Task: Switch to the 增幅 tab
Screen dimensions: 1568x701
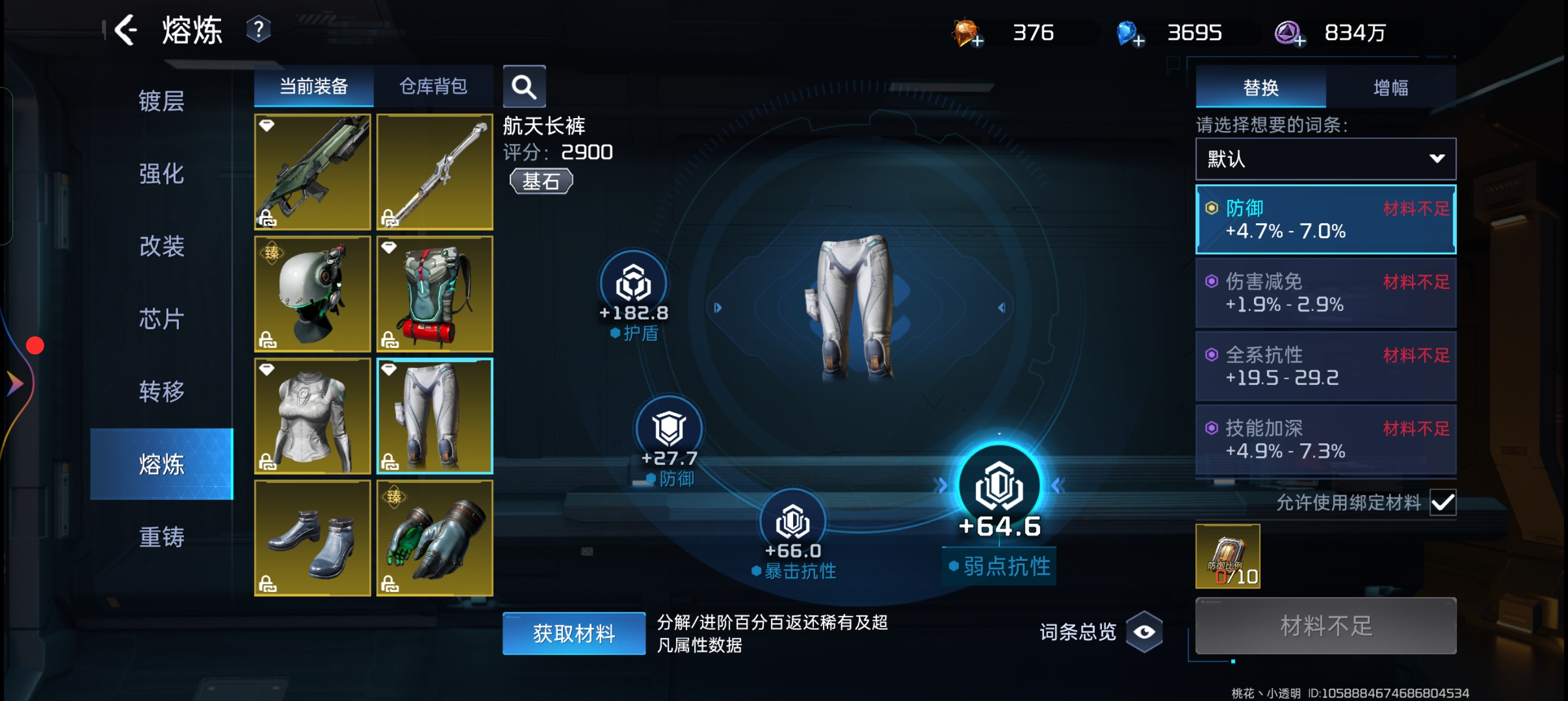Action: point(1390,88)
